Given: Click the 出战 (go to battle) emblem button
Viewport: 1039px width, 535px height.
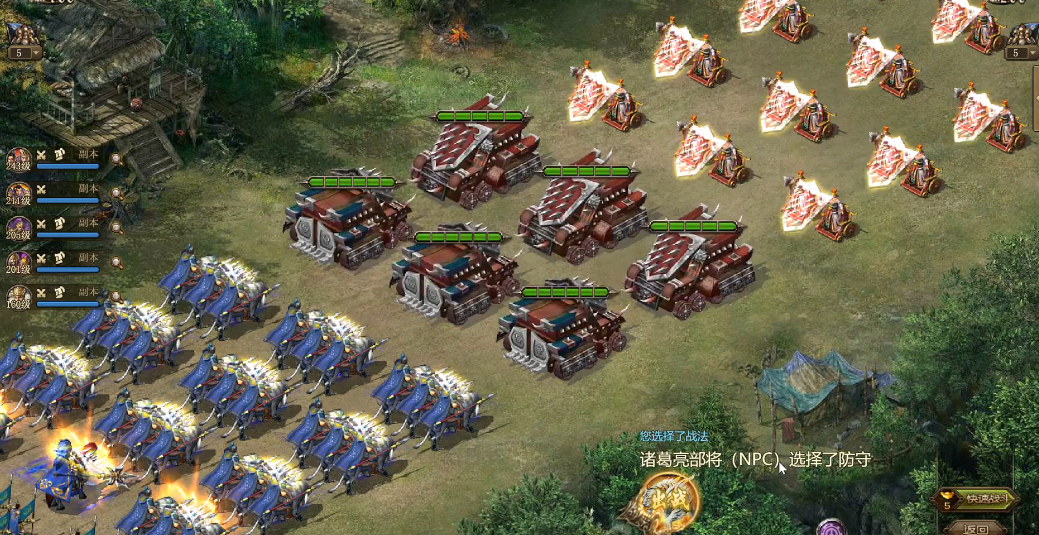Looking at the screenshot, I should click(x=669, y=500).
